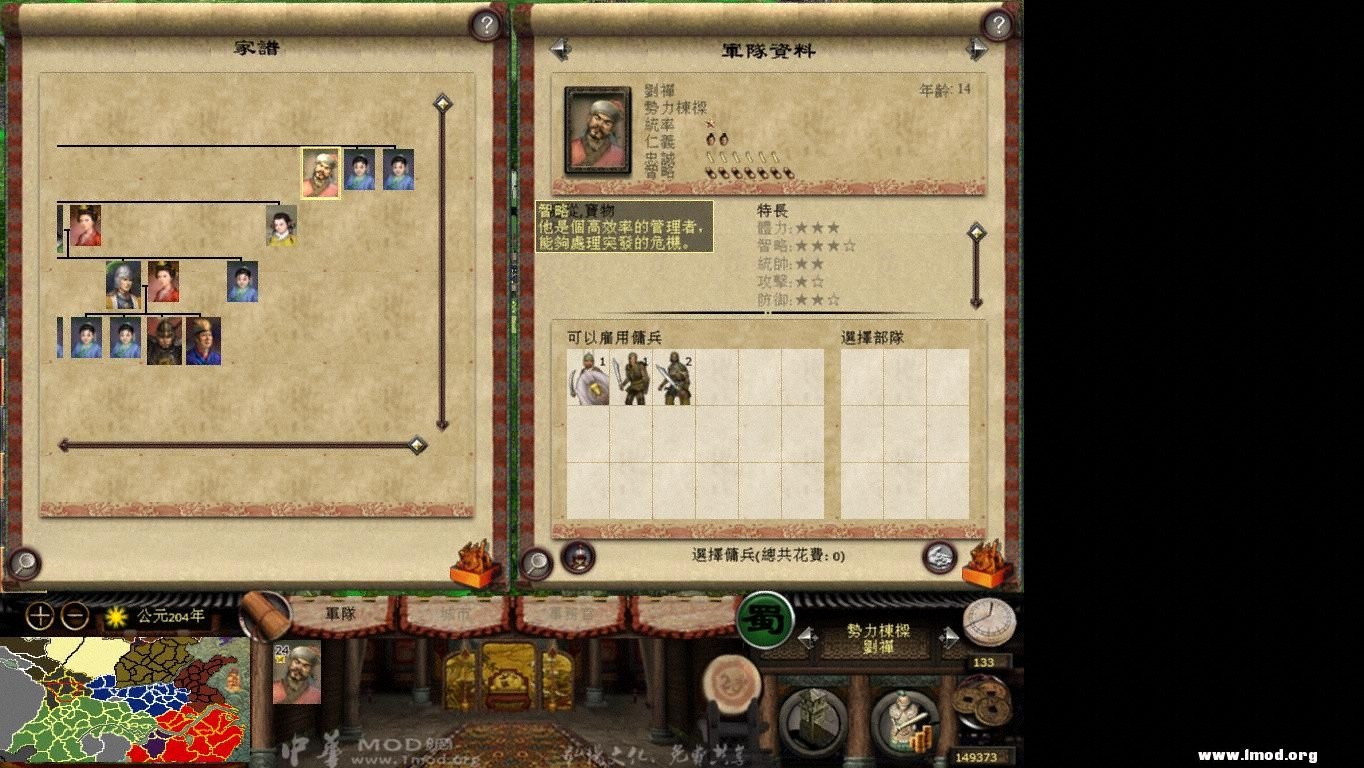Toggle the help question mark on 軍隊資料 panel

click(x=995, y=25)
